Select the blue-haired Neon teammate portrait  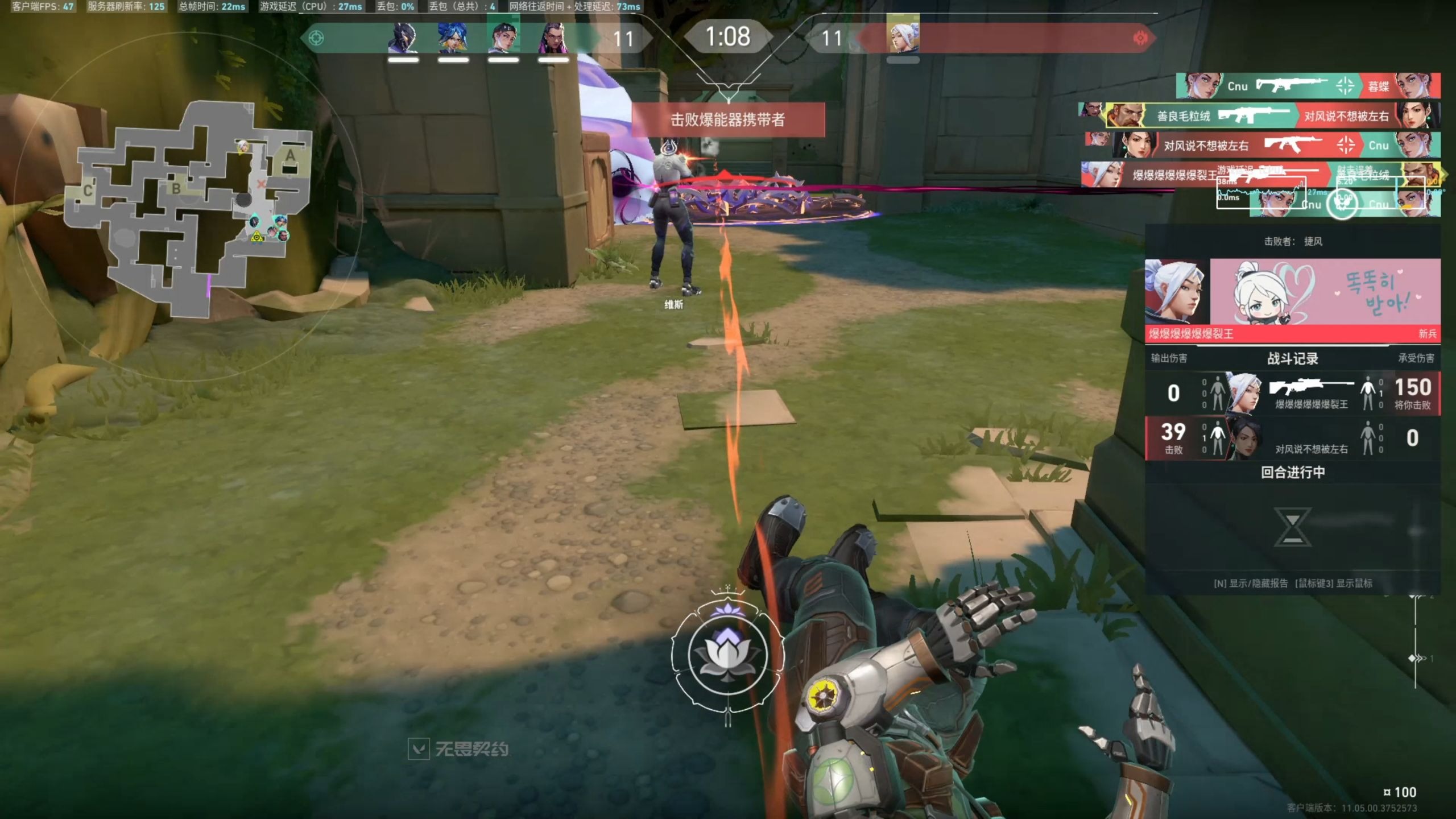coord(453,39)
